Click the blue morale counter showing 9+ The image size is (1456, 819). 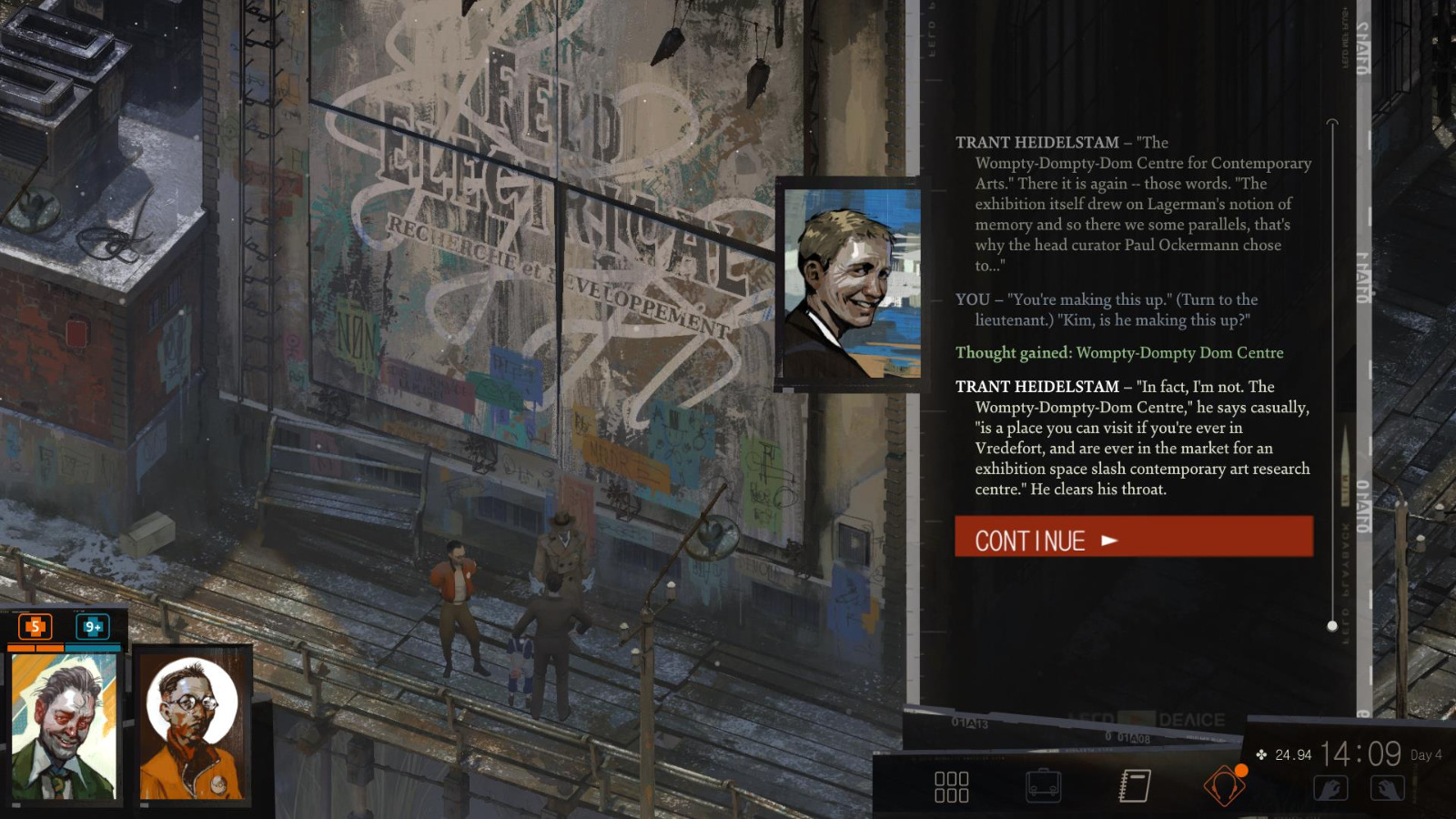coord(93,627)
